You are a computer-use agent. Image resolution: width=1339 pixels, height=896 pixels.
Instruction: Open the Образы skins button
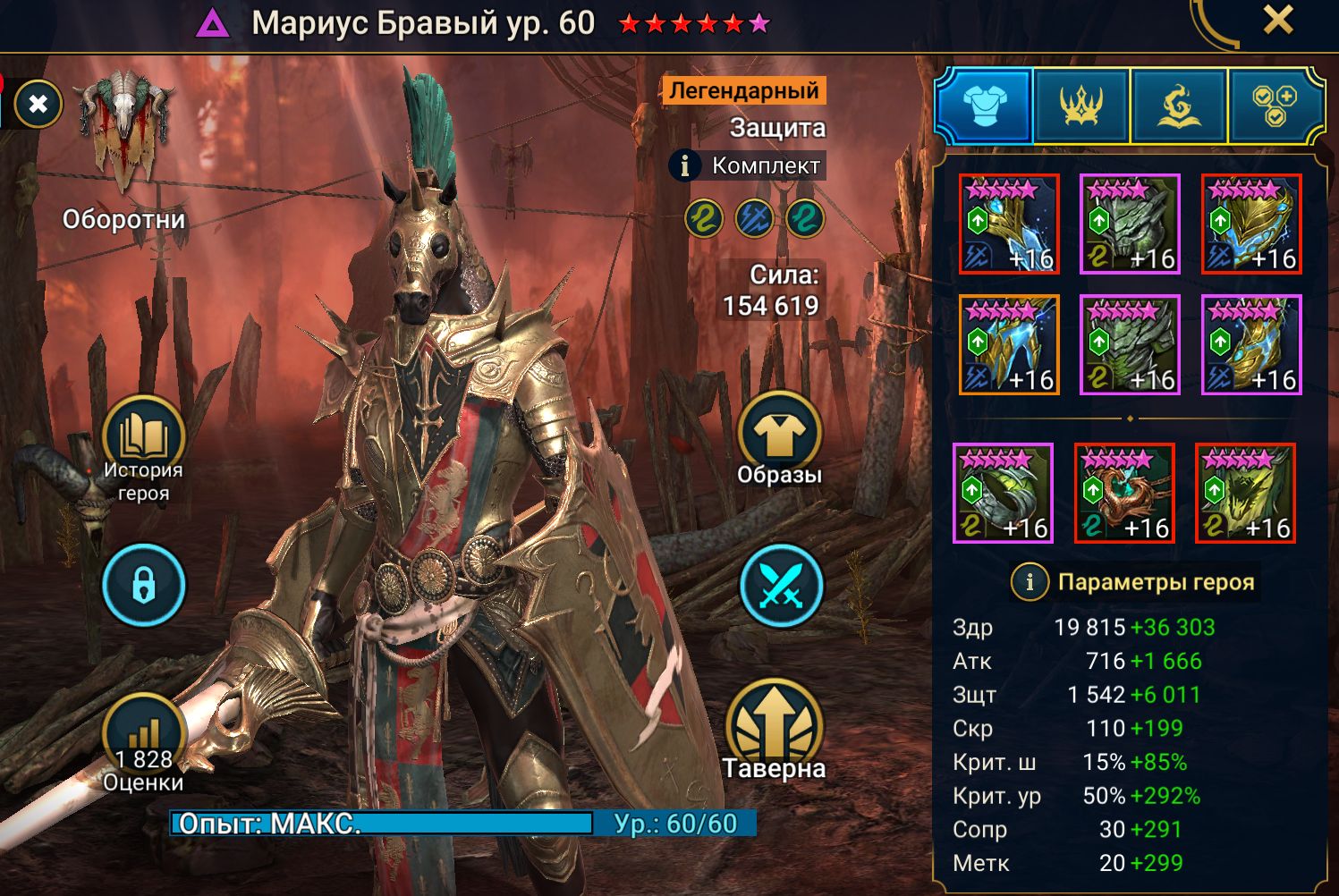(x=779, y=436)
